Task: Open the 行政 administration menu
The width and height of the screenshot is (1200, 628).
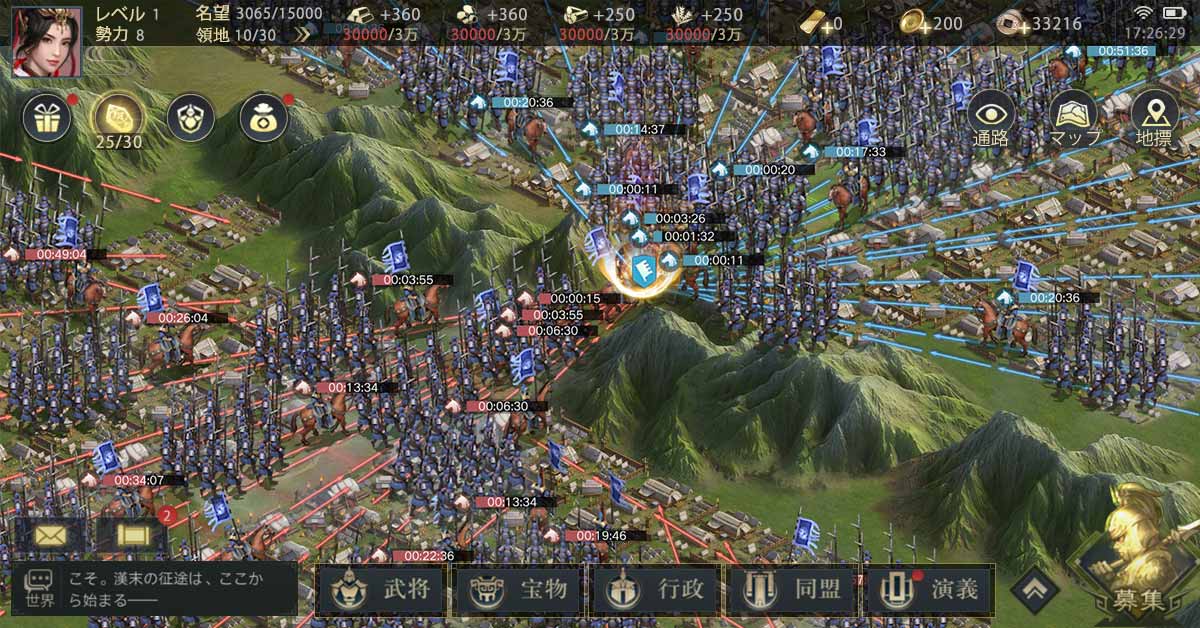Action: tap(658, 589)
